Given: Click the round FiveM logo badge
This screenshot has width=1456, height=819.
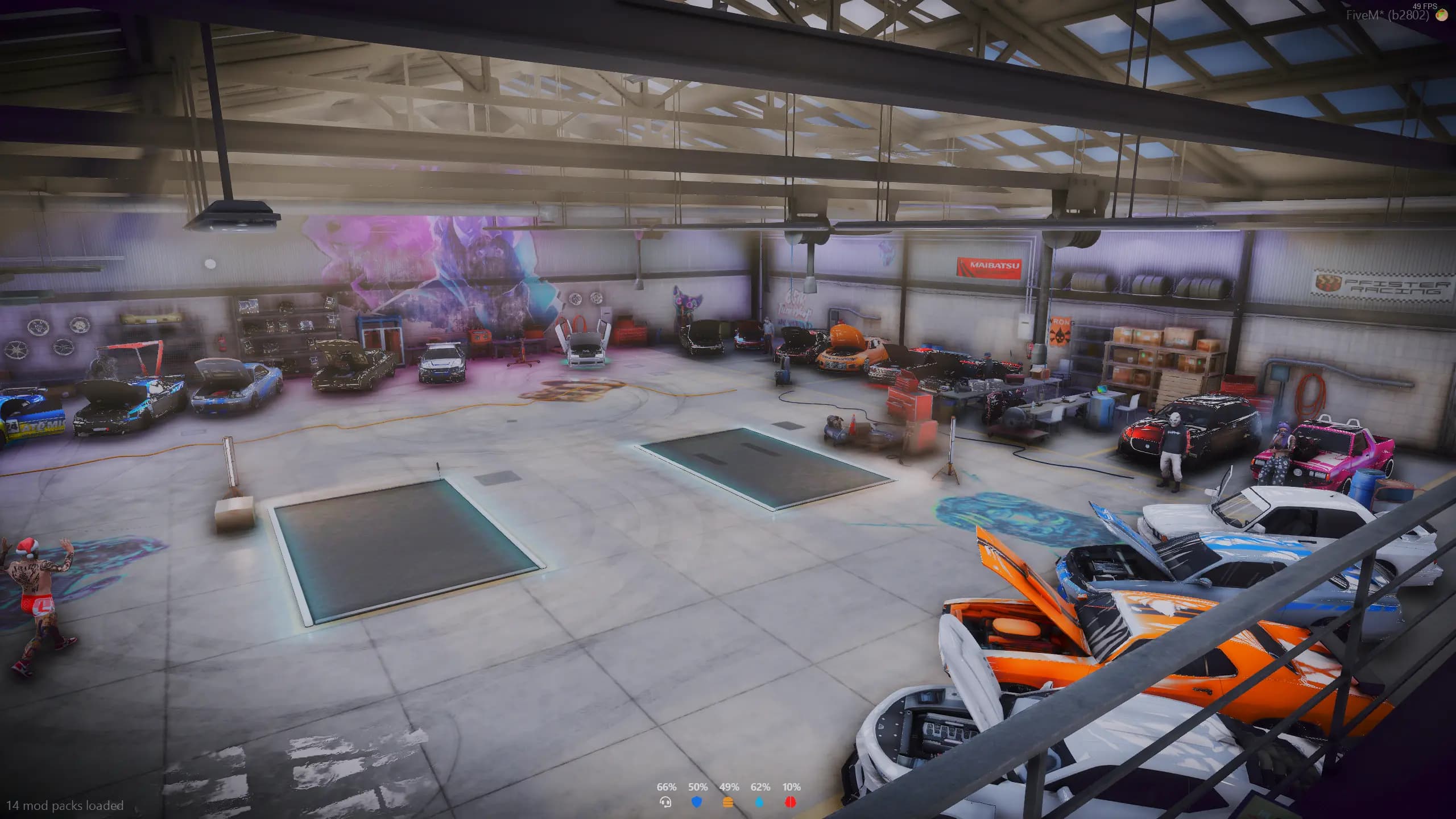Looking at the screenshot, I should pyautogui.click(x=1442, y=15).
